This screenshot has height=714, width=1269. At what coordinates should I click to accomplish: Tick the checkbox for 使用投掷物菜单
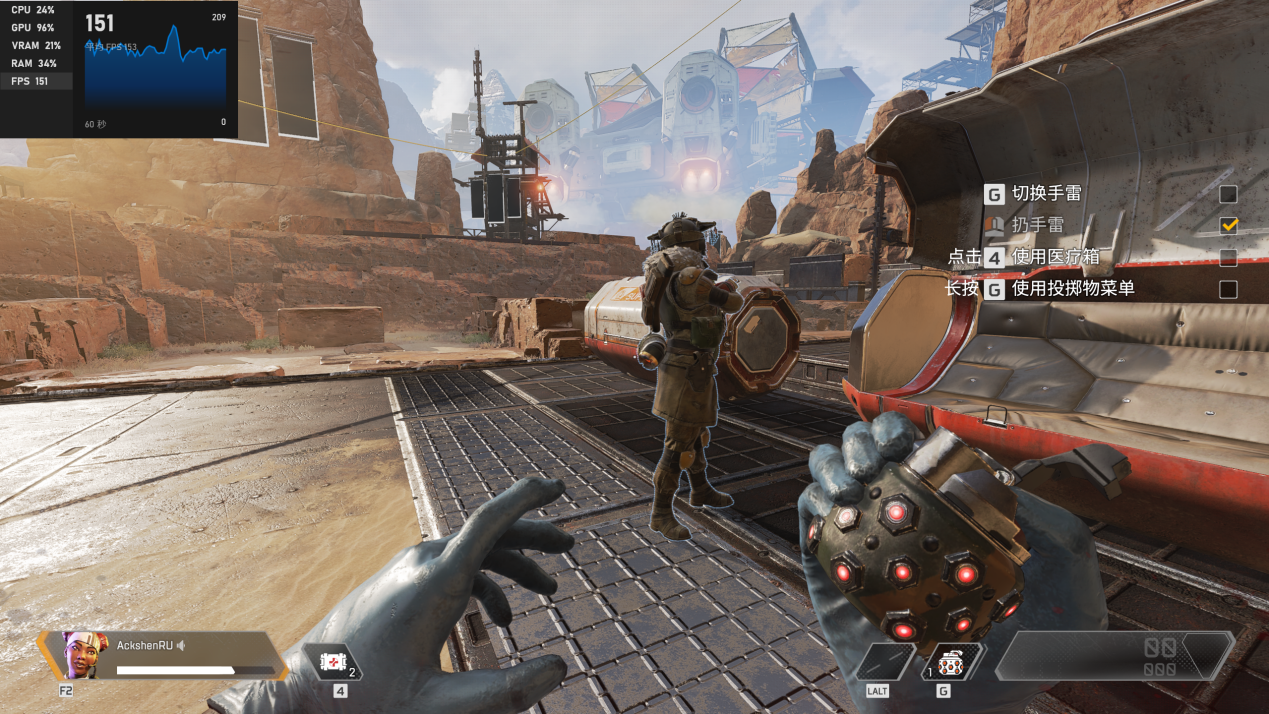click(1228, 290)
